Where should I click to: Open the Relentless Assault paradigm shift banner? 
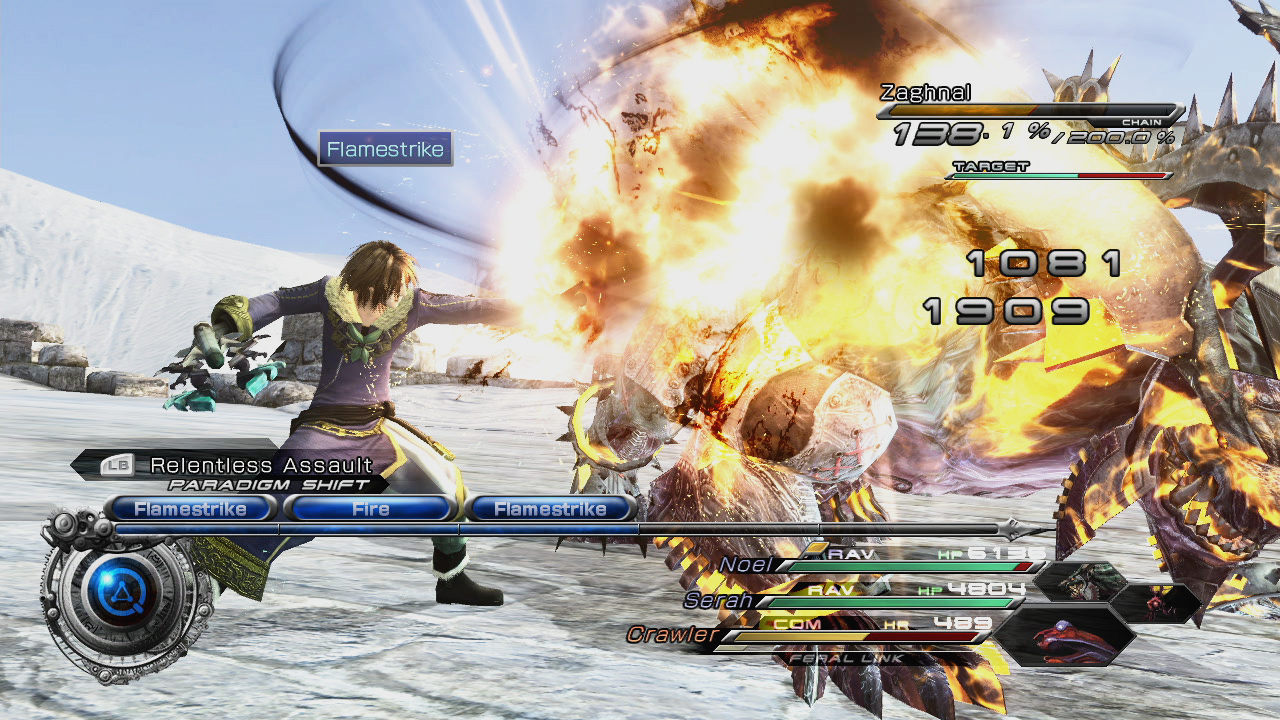(x=260, y=466)
